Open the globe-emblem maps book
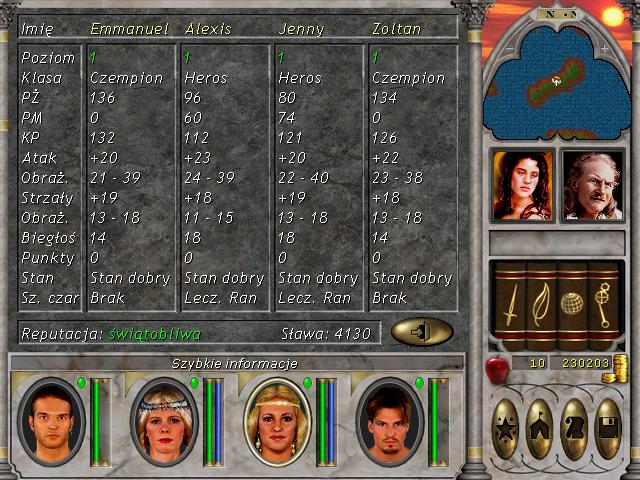 571,305
